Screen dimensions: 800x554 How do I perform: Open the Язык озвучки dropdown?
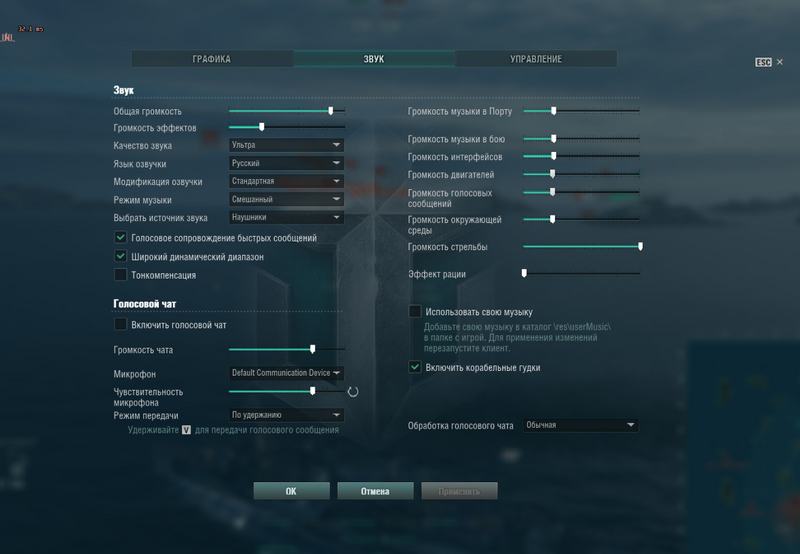[x=286, y=163]
